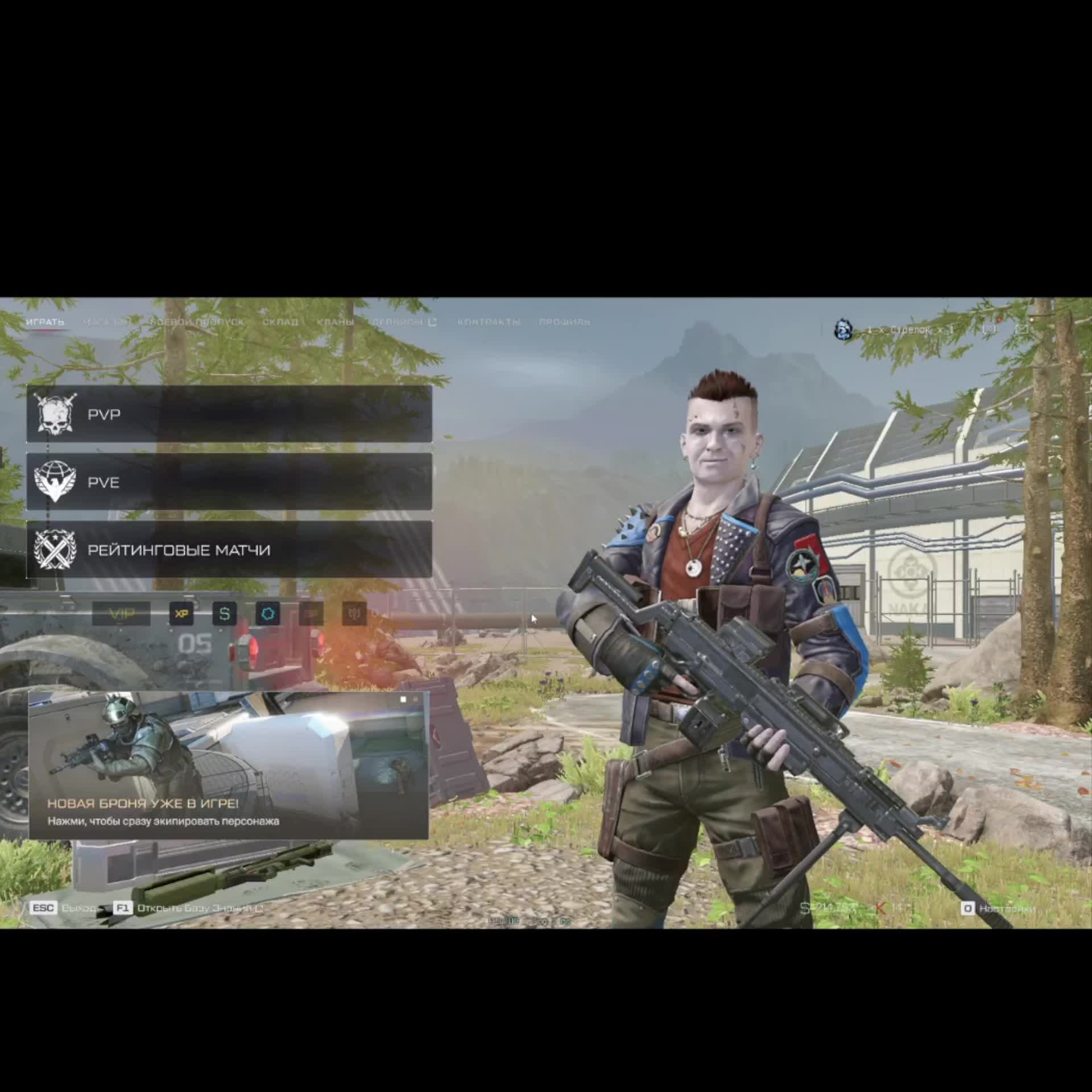Select the PVP game mode
This screenshot has height=1092, width=1092.
tap(229, 414)
